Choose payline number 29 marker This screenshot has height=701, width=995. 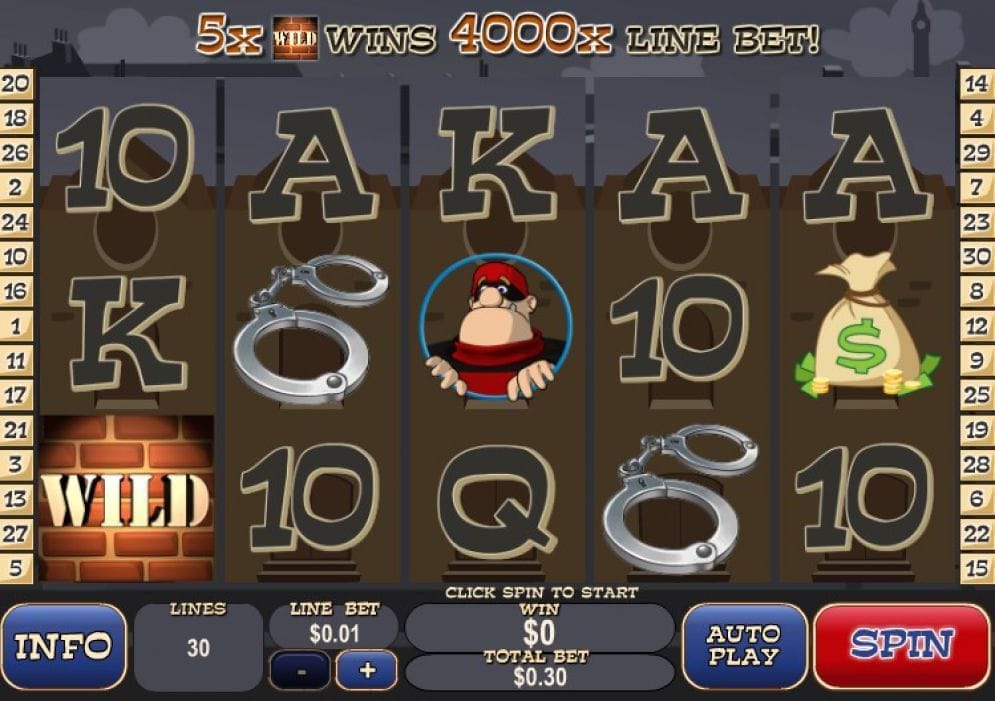(976, 153)
